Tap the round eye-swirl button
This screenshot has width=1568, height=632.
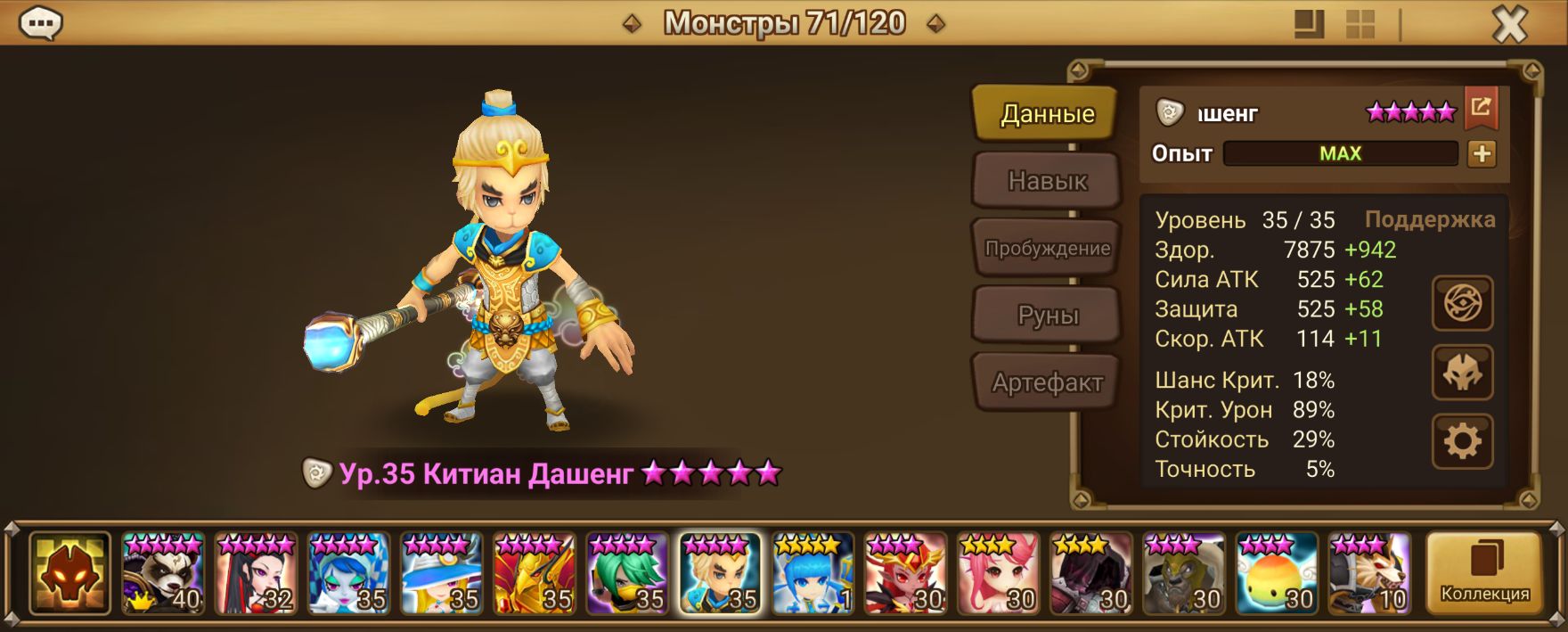(1462, 304)
